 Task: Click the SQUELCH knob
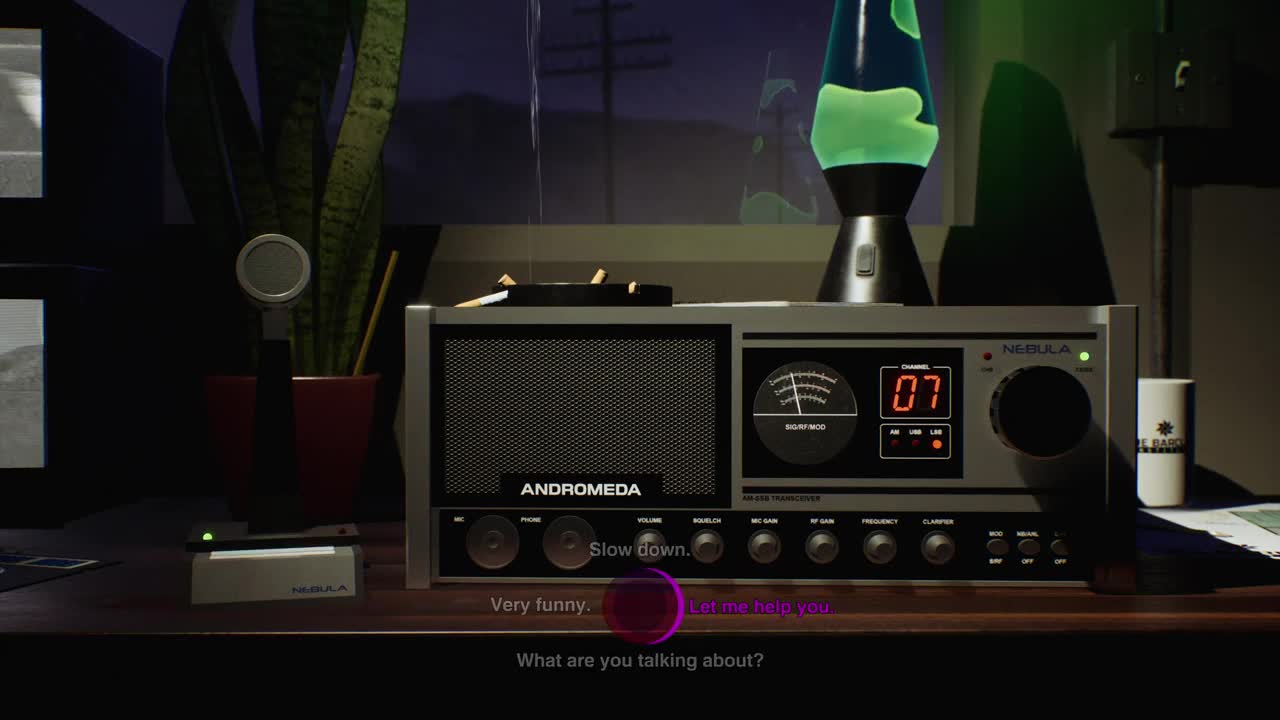pos(706,548)
